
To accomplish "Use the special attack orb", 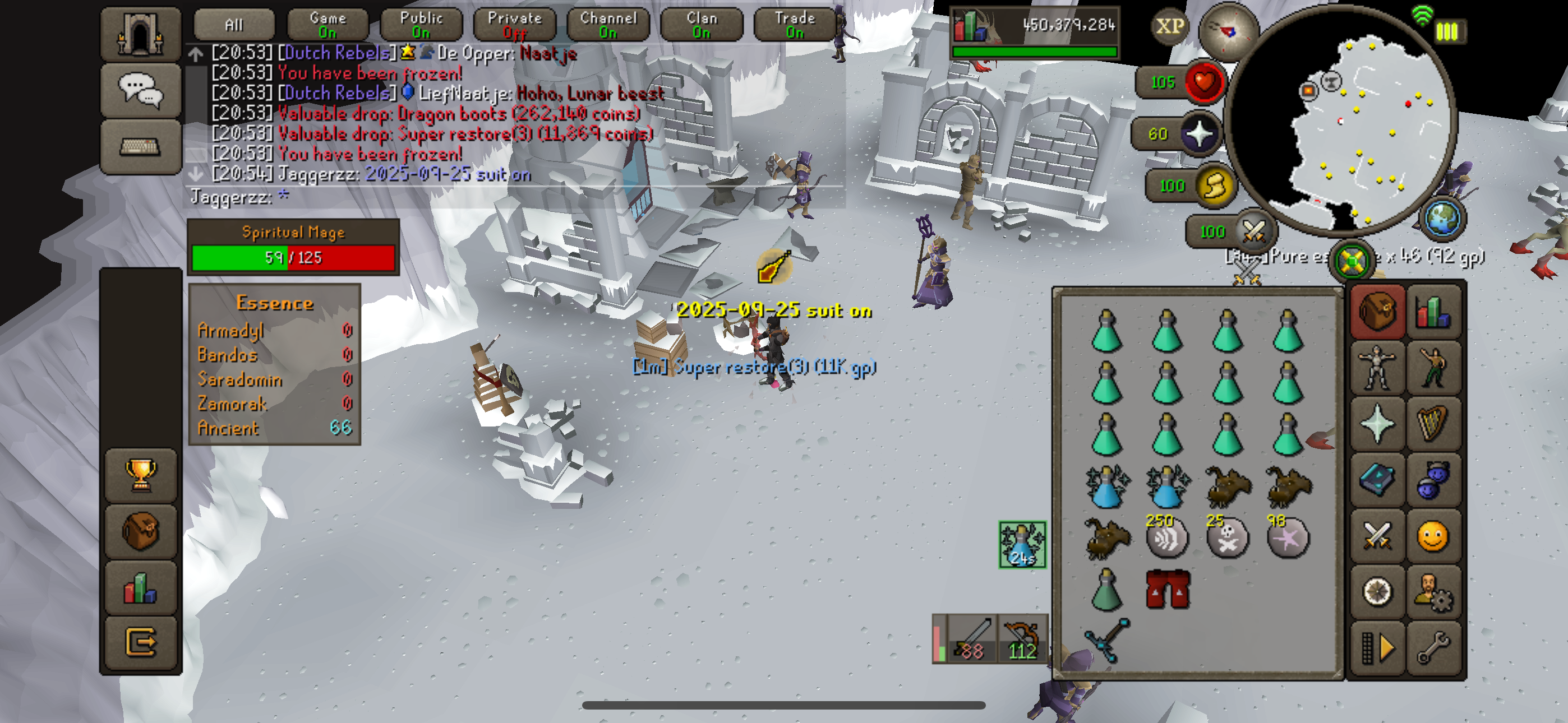I will tap(1254, 231).
